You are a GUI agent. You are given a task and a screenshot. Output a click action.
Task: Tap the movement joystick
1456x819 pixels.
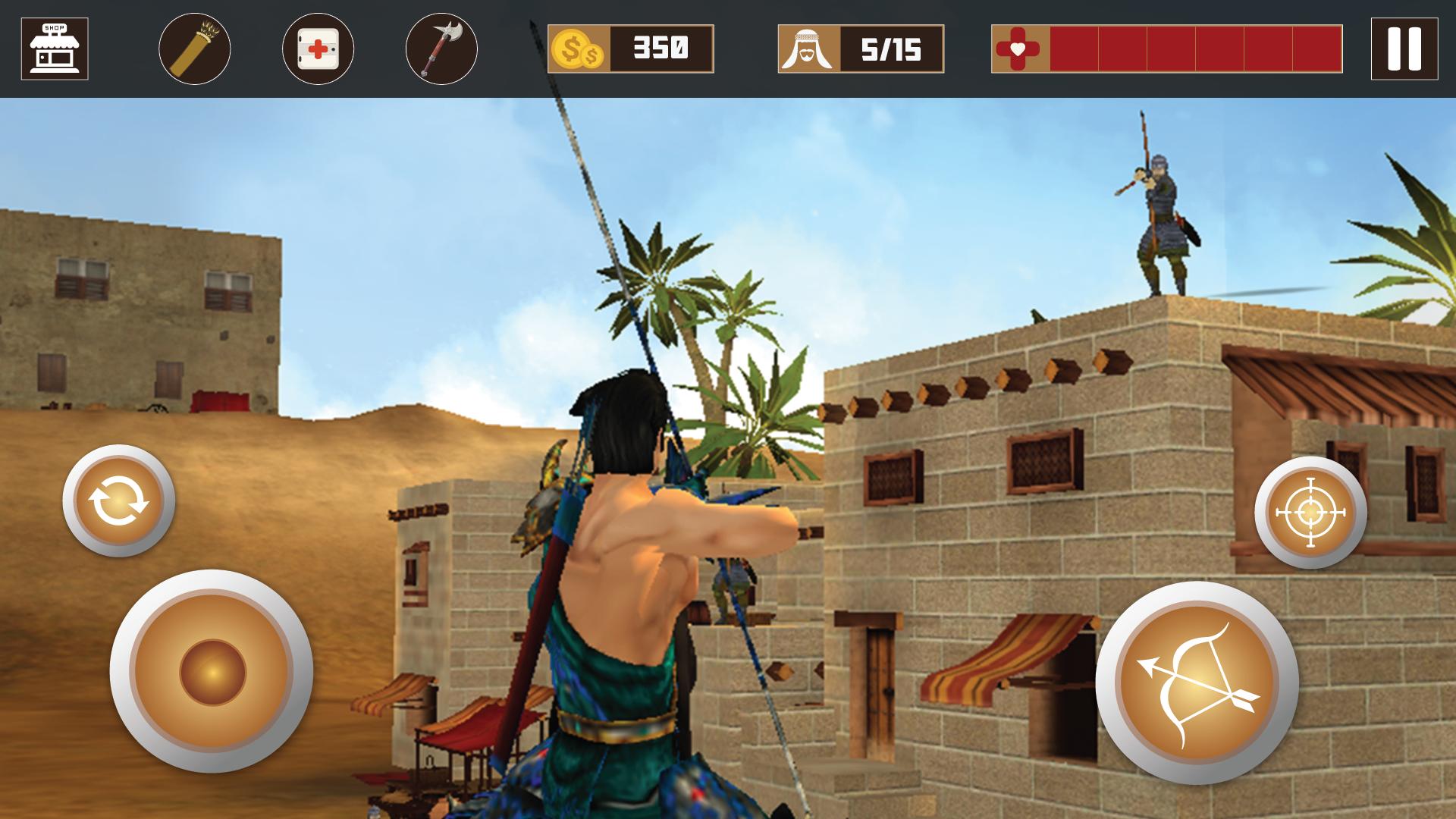pos(212,672)
